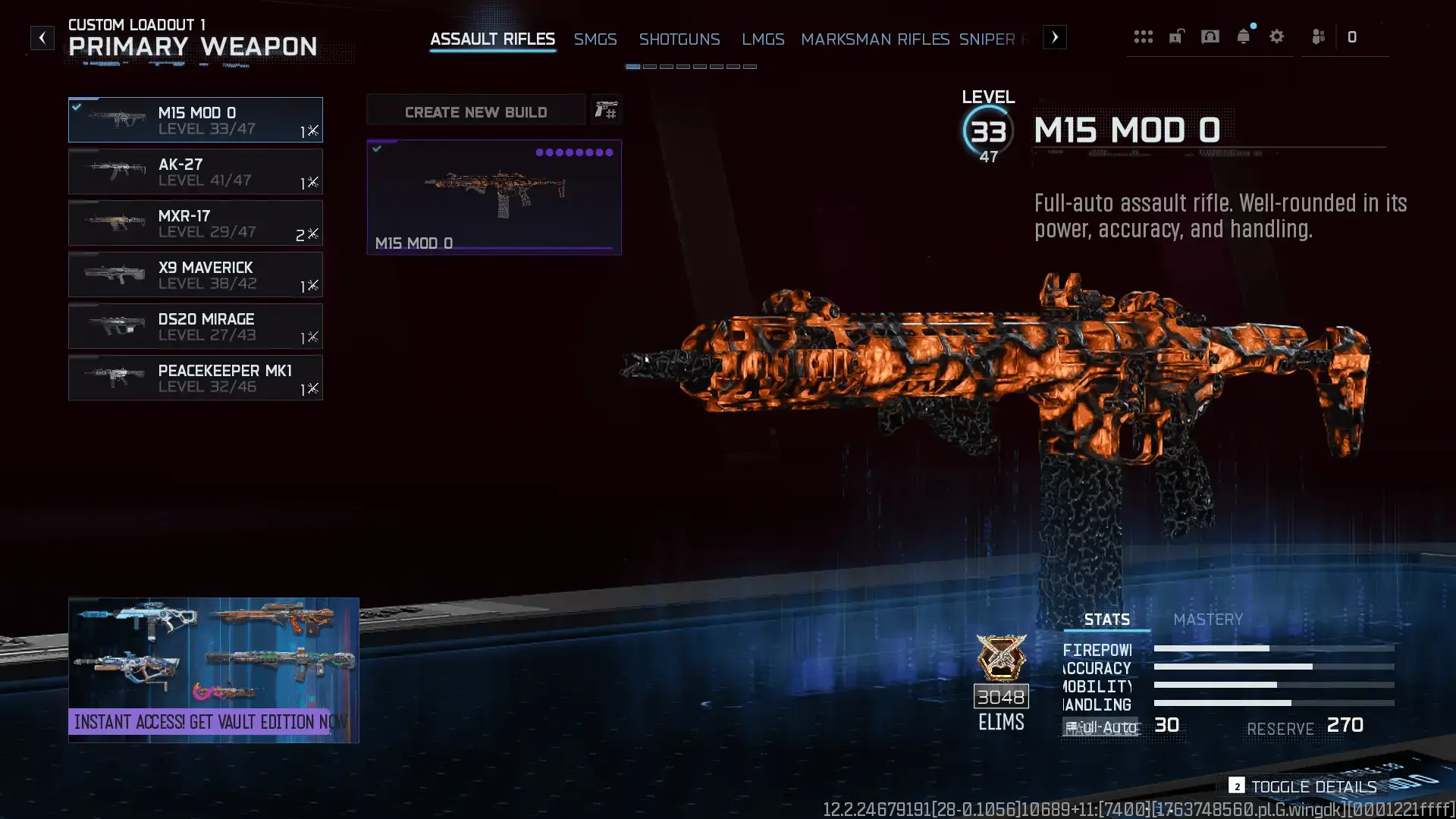Image resolution: width=1456 pixels, height=819 pixels.
Task: Click the back arrow next to Primary Weapon
Action: pos(43,37)
